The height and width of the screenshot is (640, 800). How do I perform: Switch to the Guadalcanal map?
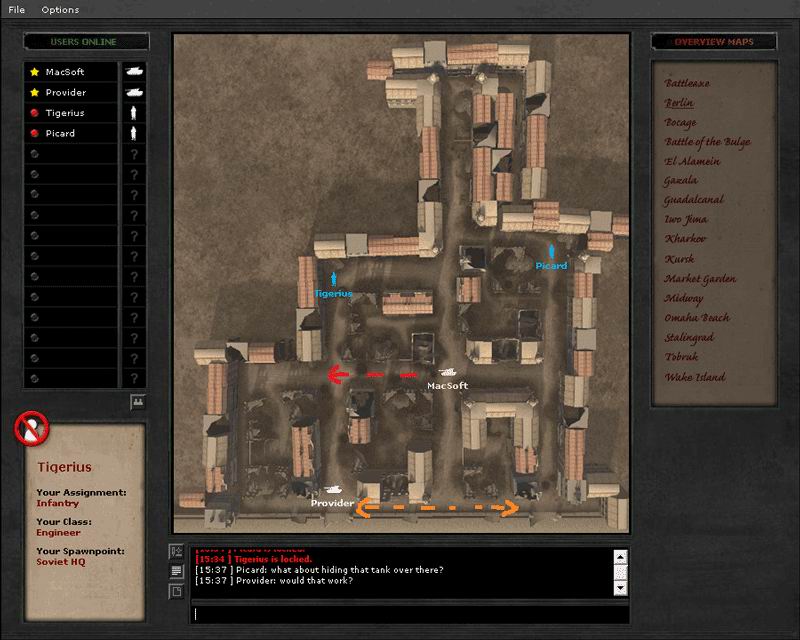coord(694,200)
